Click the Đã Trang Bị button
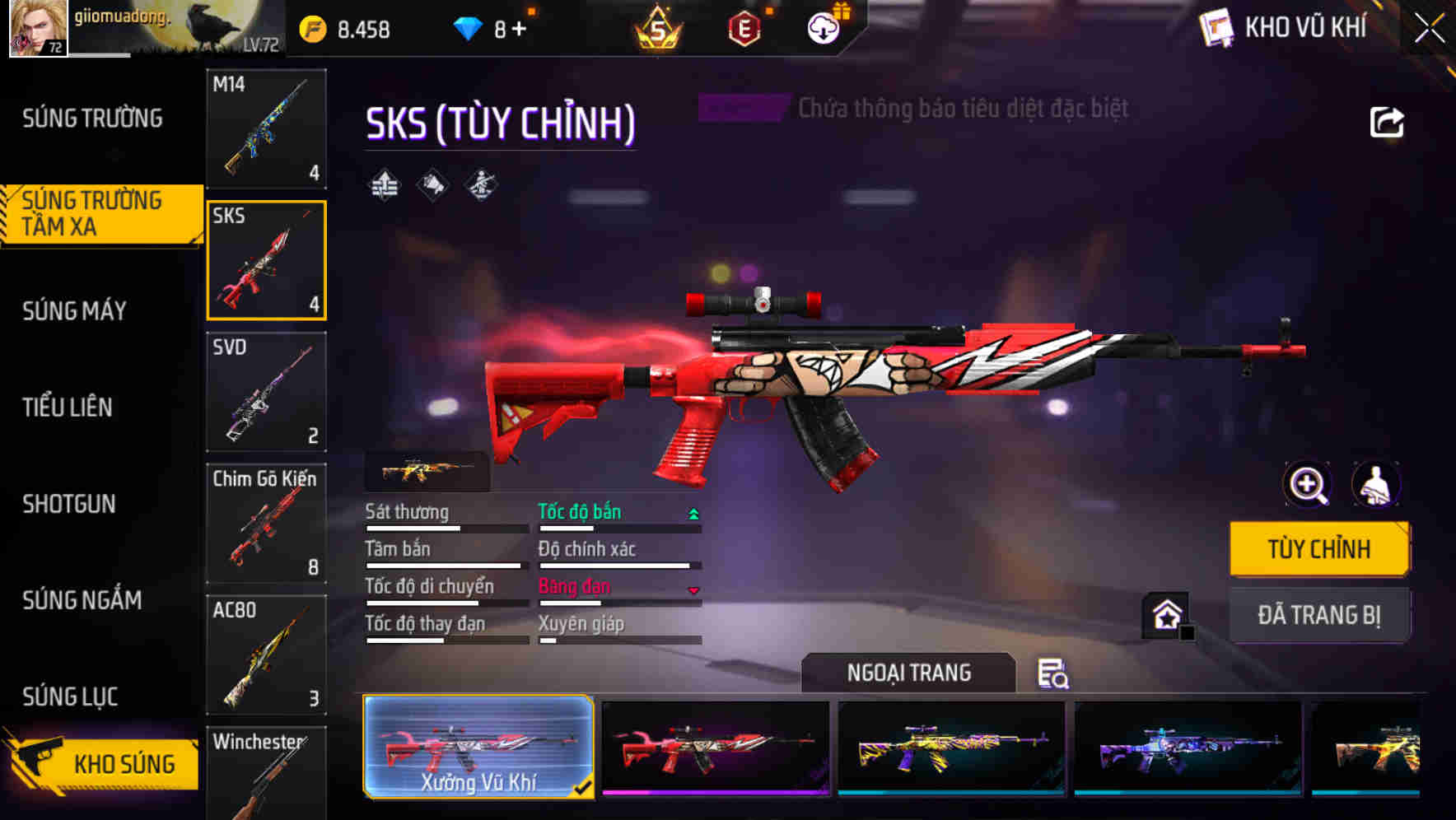1456x820 pixels. [x=1319, y=615]
